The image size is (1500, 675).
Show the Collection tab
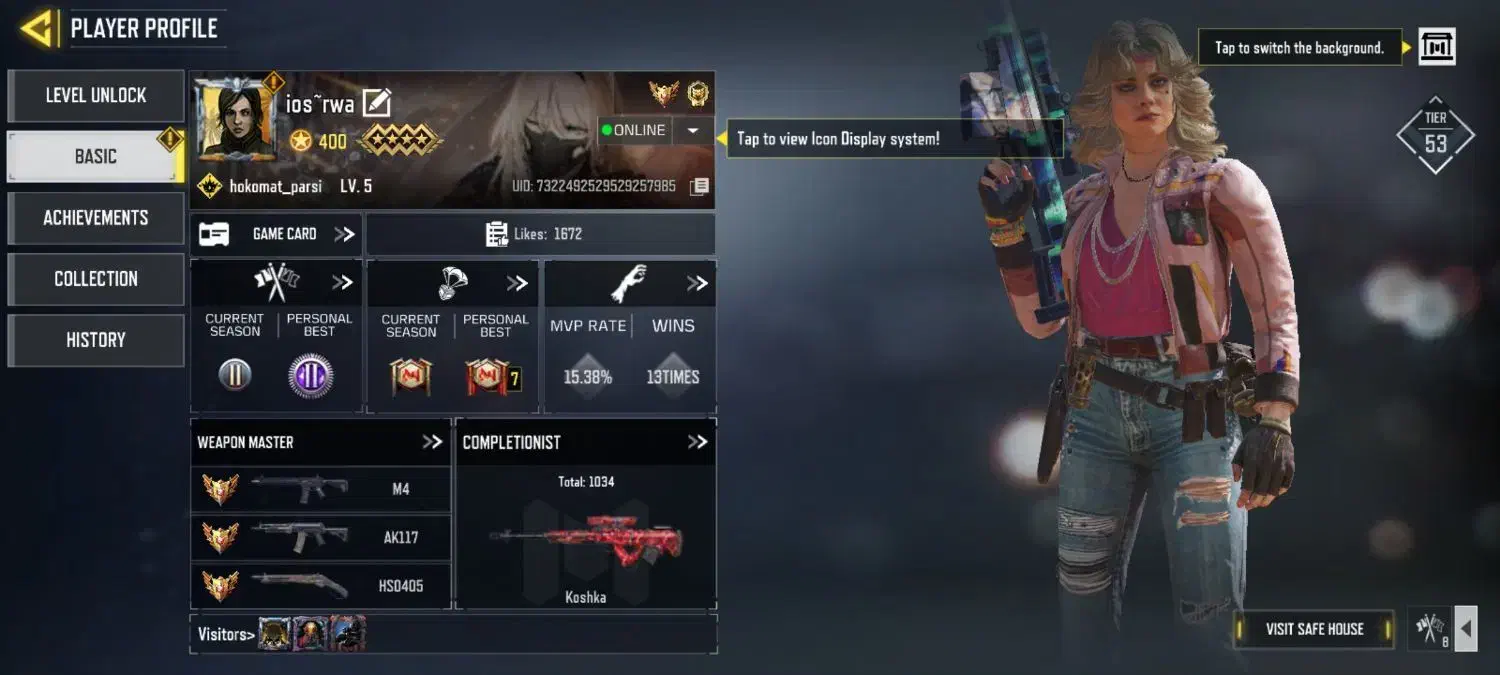96,279
